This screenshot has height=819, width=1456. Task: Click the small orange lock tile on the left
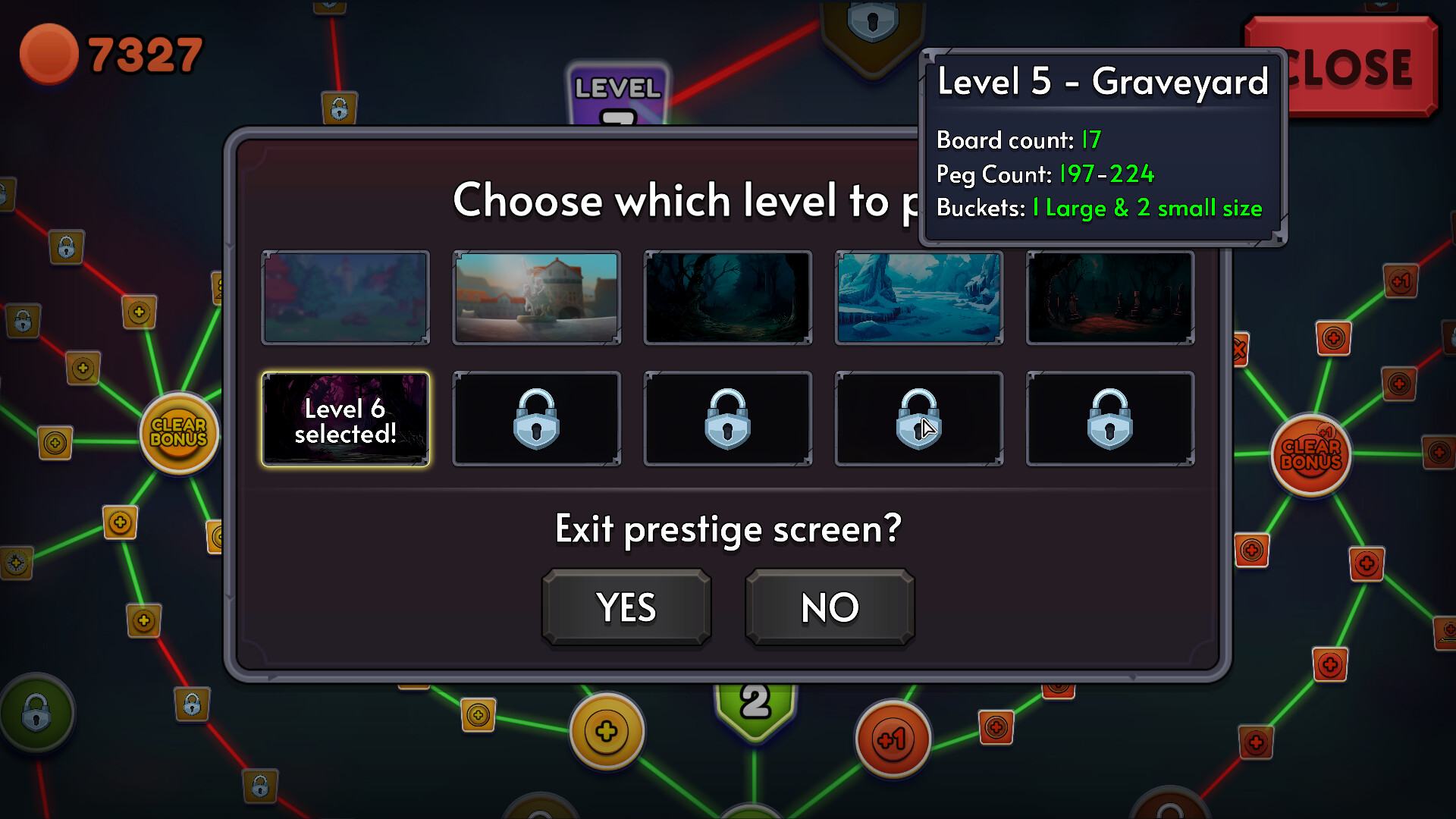point(67,246)
